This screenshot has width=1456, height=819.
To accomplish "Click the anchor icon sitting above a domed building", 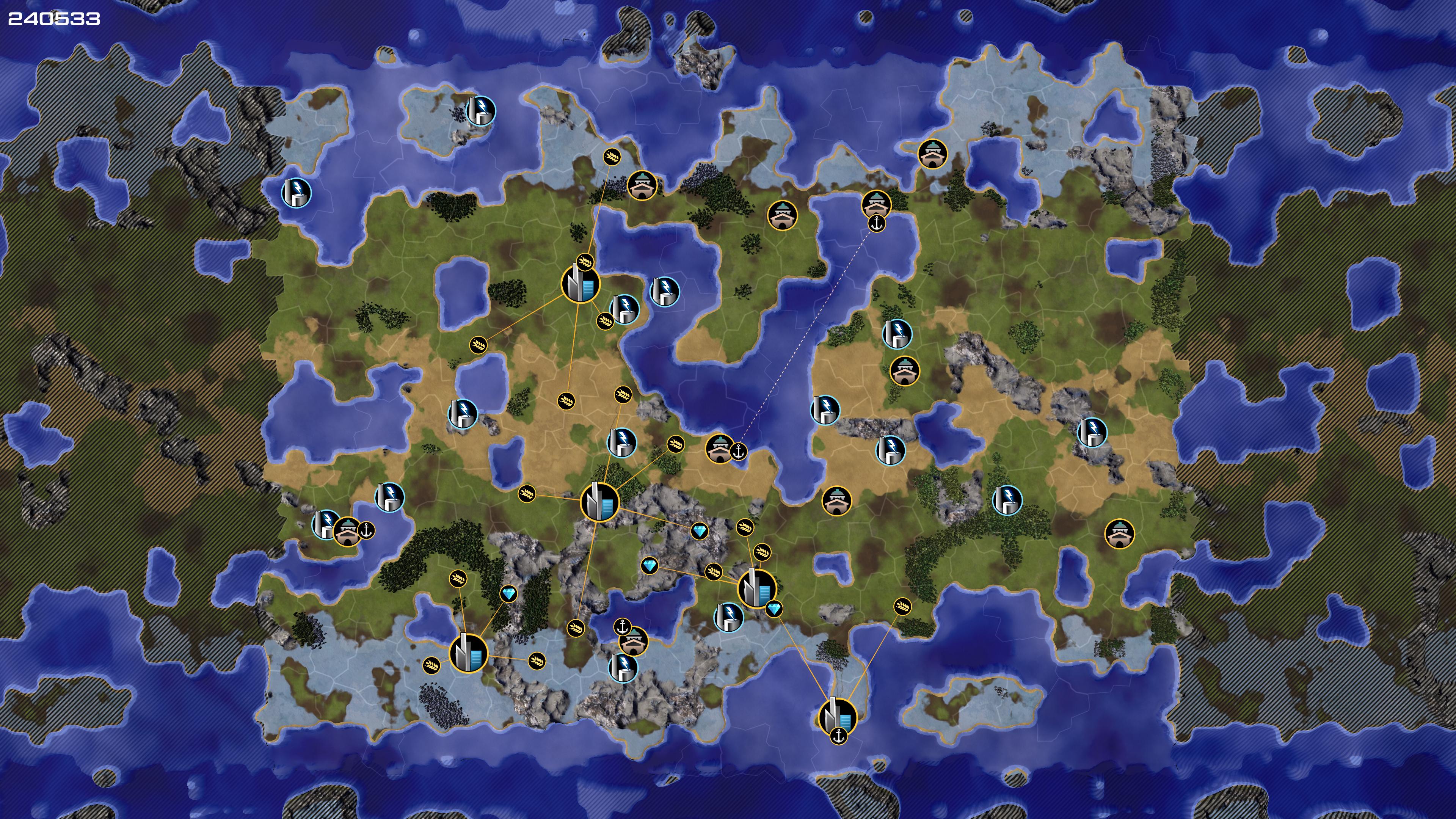I will (x=622, y=626).
